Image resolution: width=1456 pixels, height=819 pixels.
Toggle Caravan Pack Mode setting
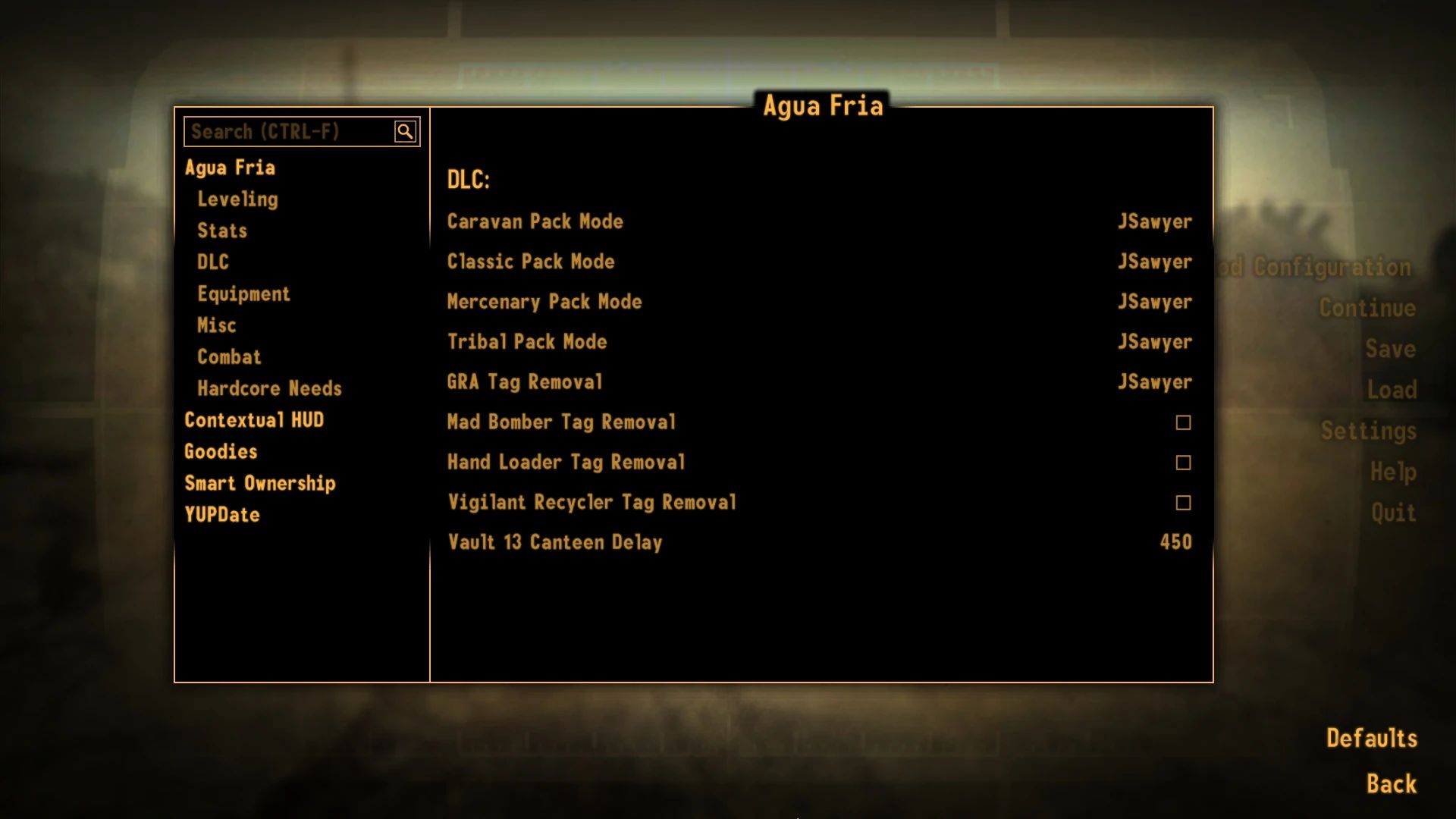(1154, 221)
